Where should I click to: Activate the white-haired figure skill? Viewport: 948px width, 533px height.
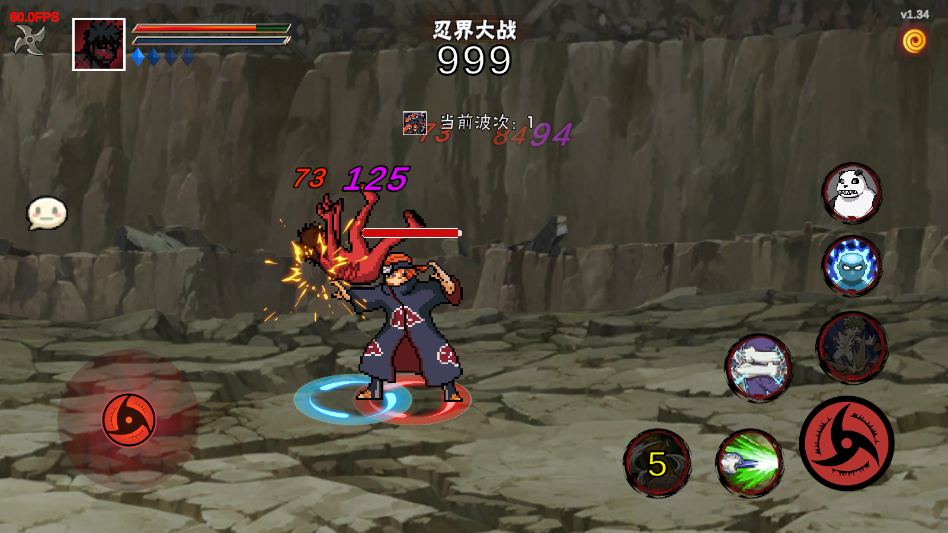tap(758, 367)
